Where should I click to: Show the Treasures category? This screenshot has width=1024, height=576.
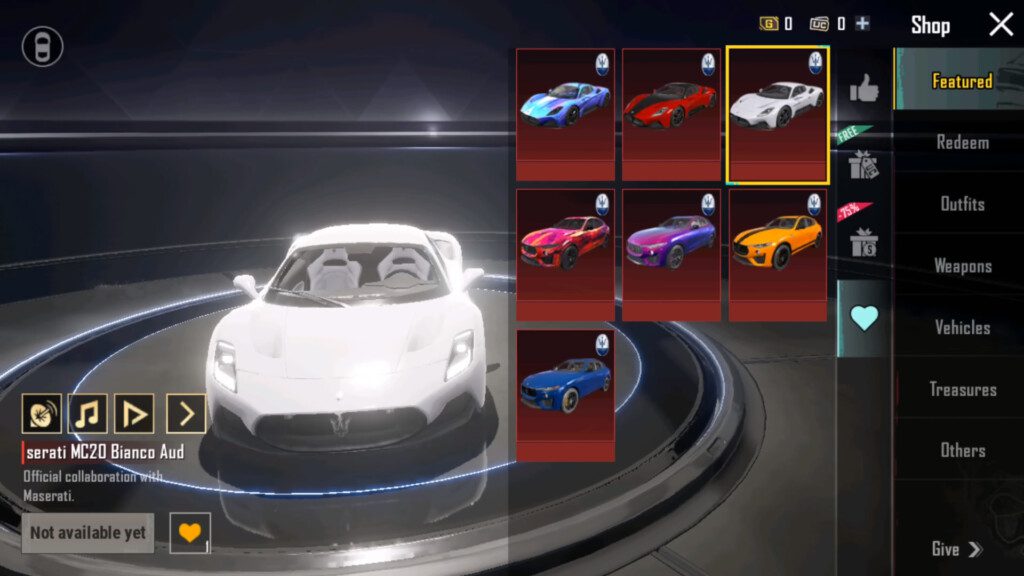(962, 389)
